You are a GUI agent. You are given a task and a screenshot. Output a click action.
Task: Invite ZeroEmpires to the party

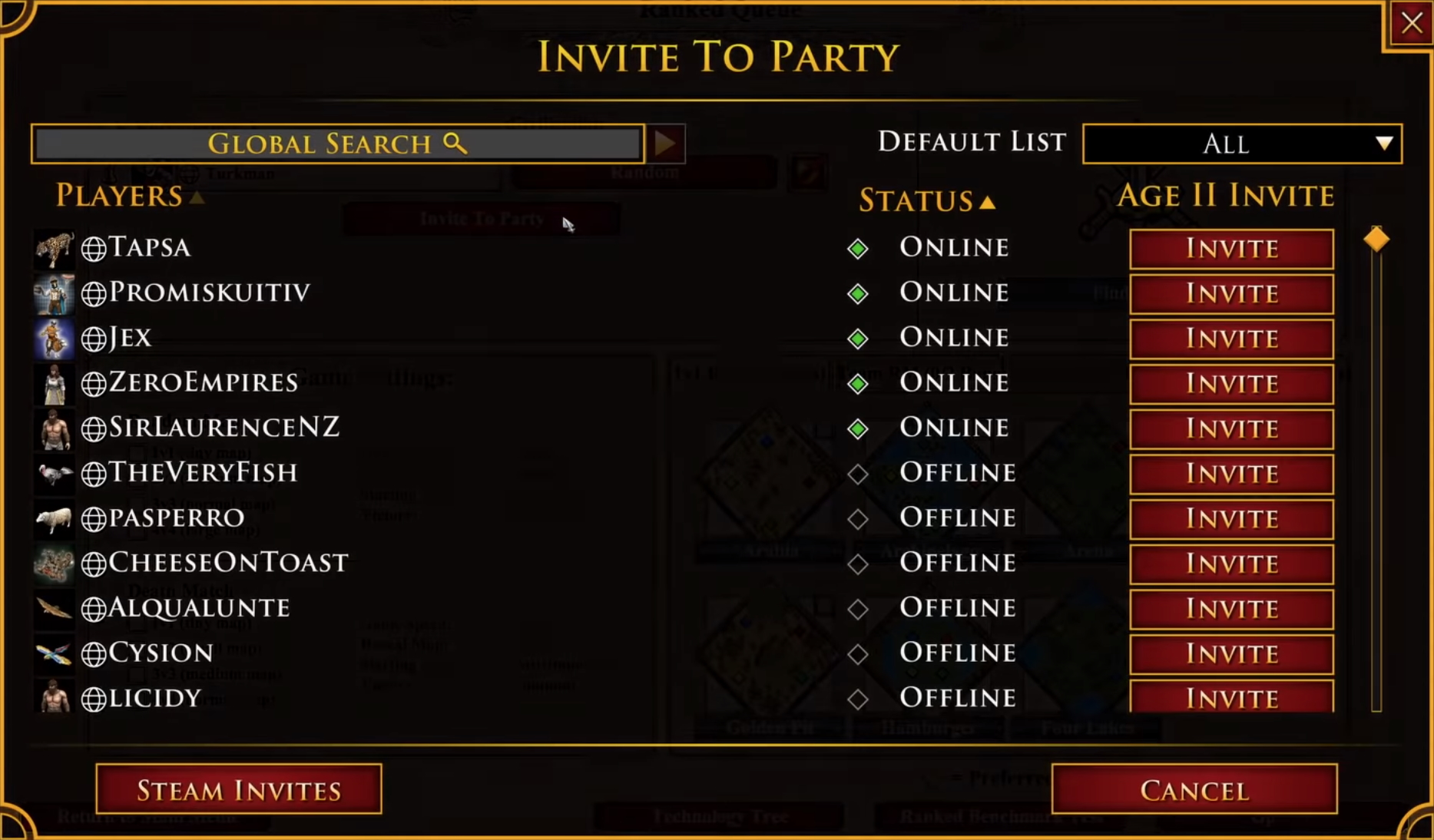click(1230, 384)
